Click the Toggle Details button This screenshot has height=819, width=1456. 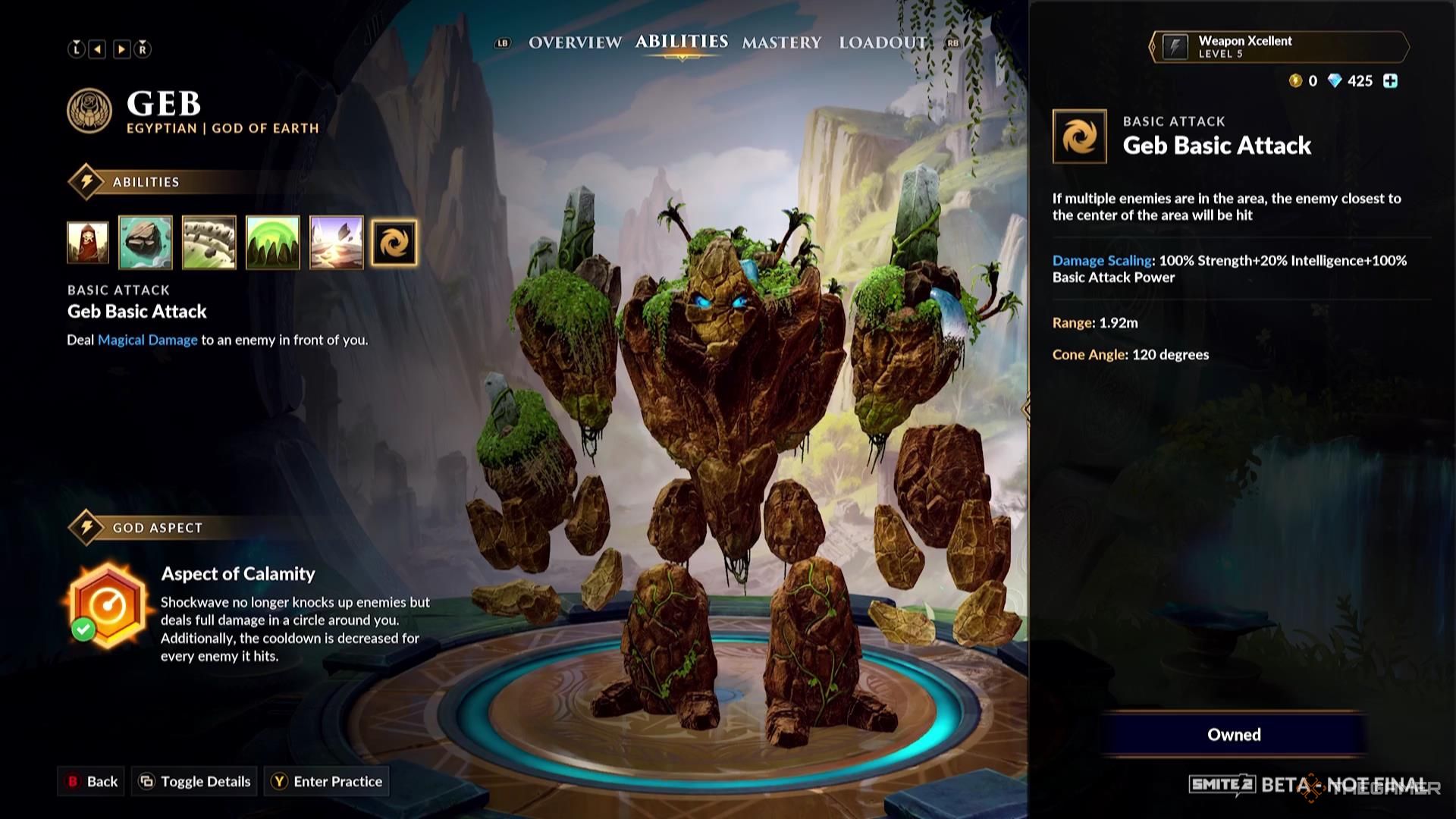point(193,781)
